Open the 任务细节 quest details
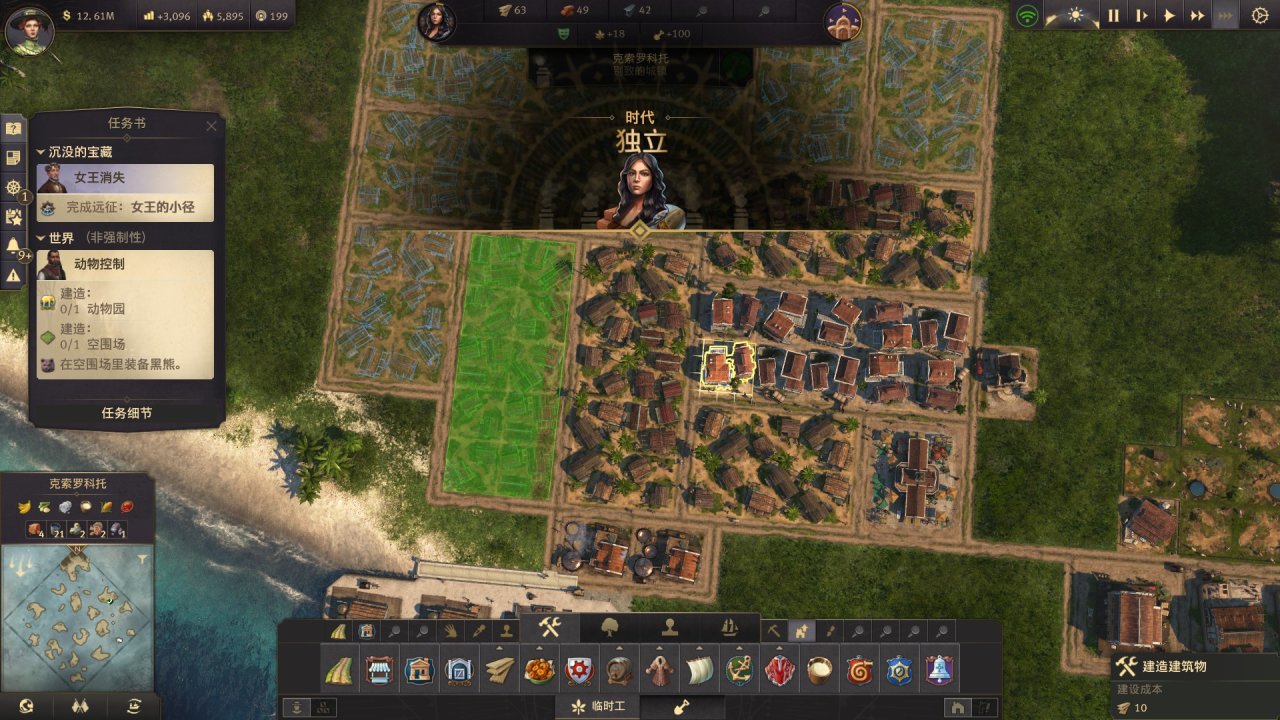This screenshot has width=1280, height=720. click(127, 413)
